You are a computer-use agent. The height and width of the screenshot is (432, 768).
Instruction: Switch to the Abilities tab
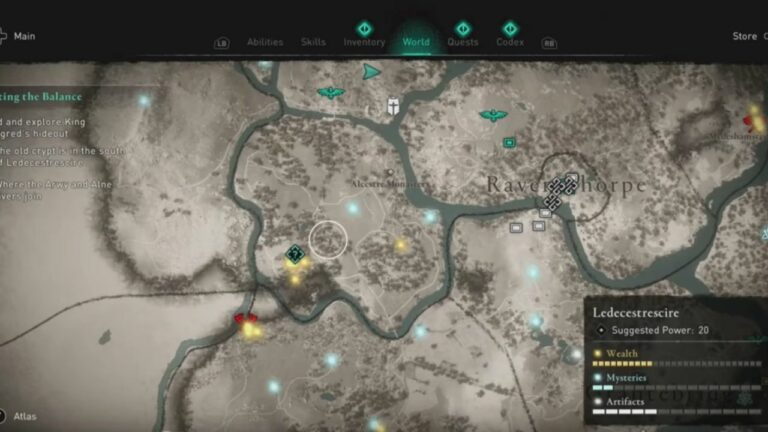(265, 42)
